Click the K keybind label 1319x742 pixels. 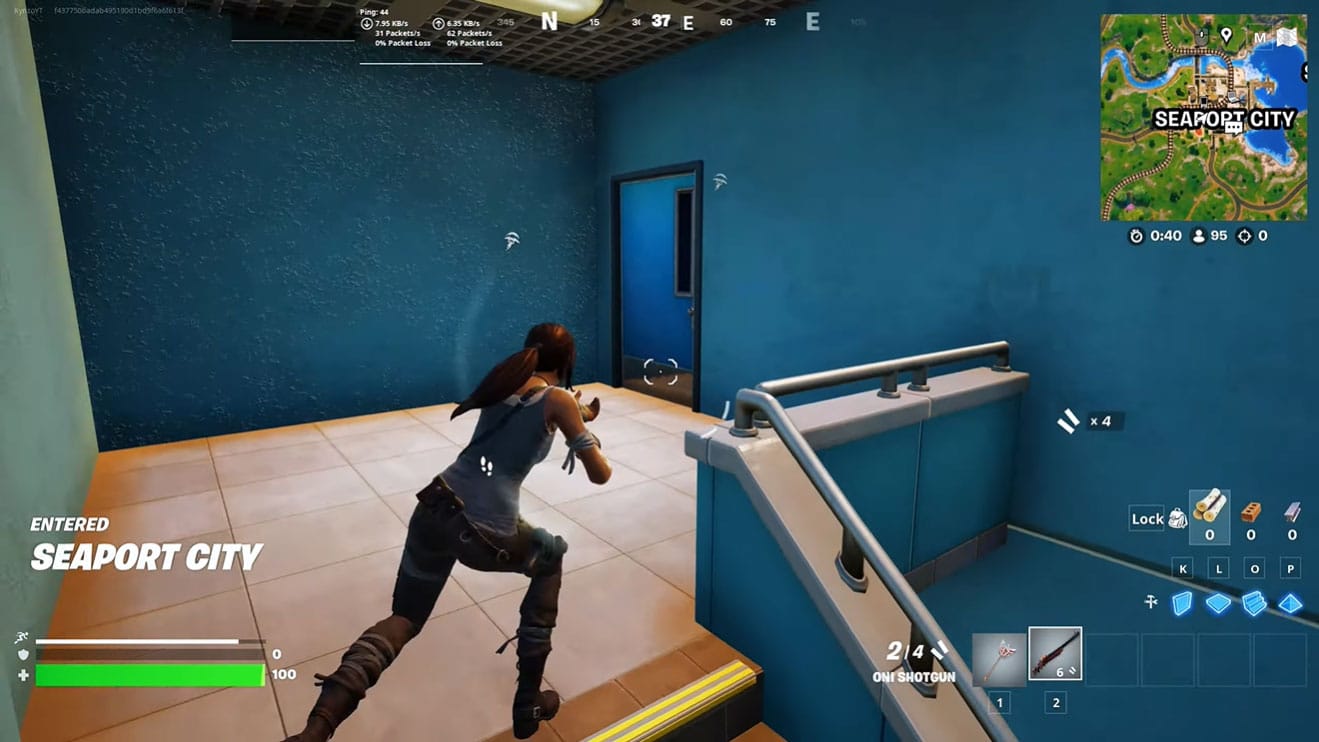point(1183,568)
